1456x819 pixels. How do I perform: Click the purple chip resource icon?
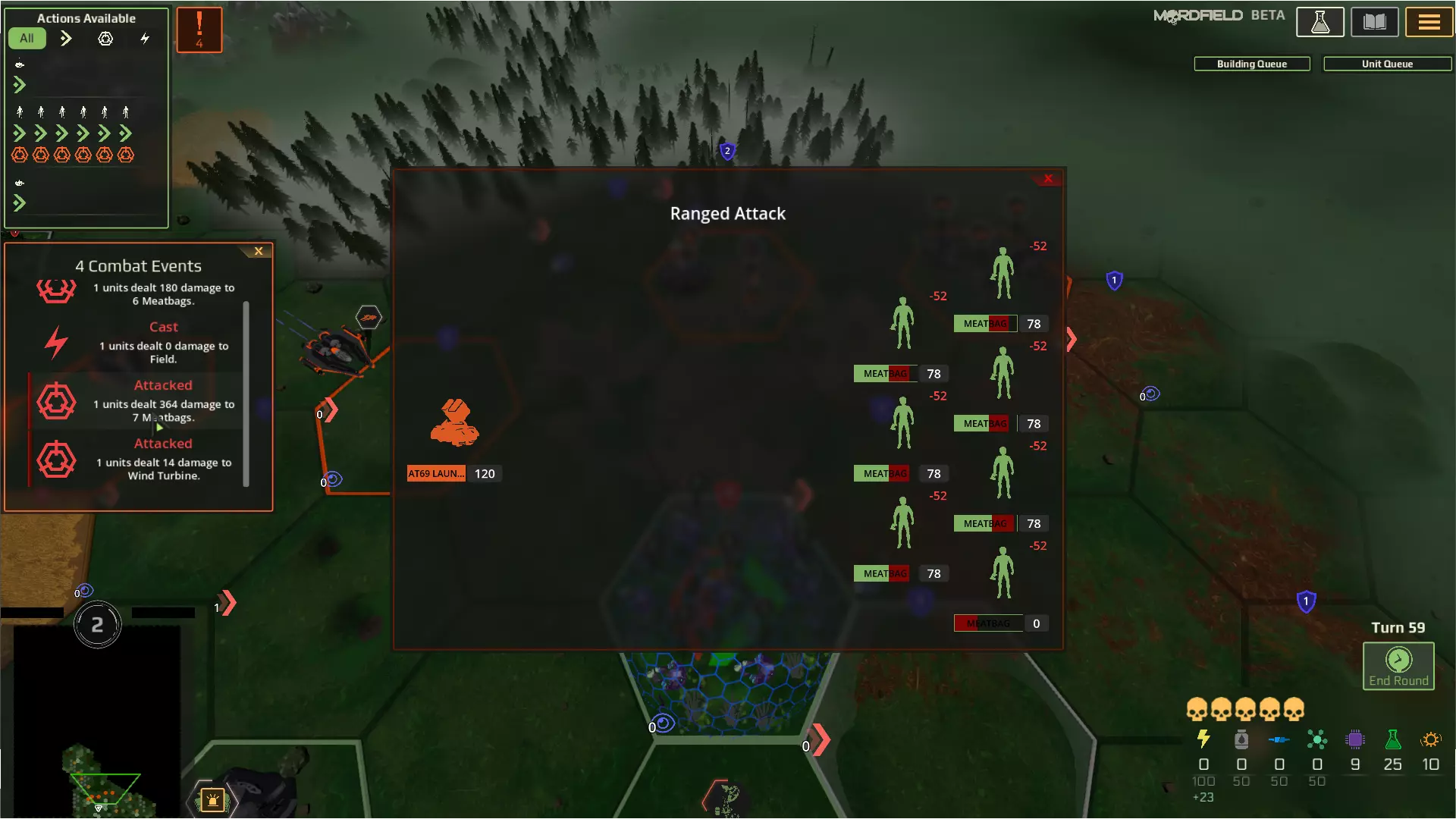pos(1355,741)
